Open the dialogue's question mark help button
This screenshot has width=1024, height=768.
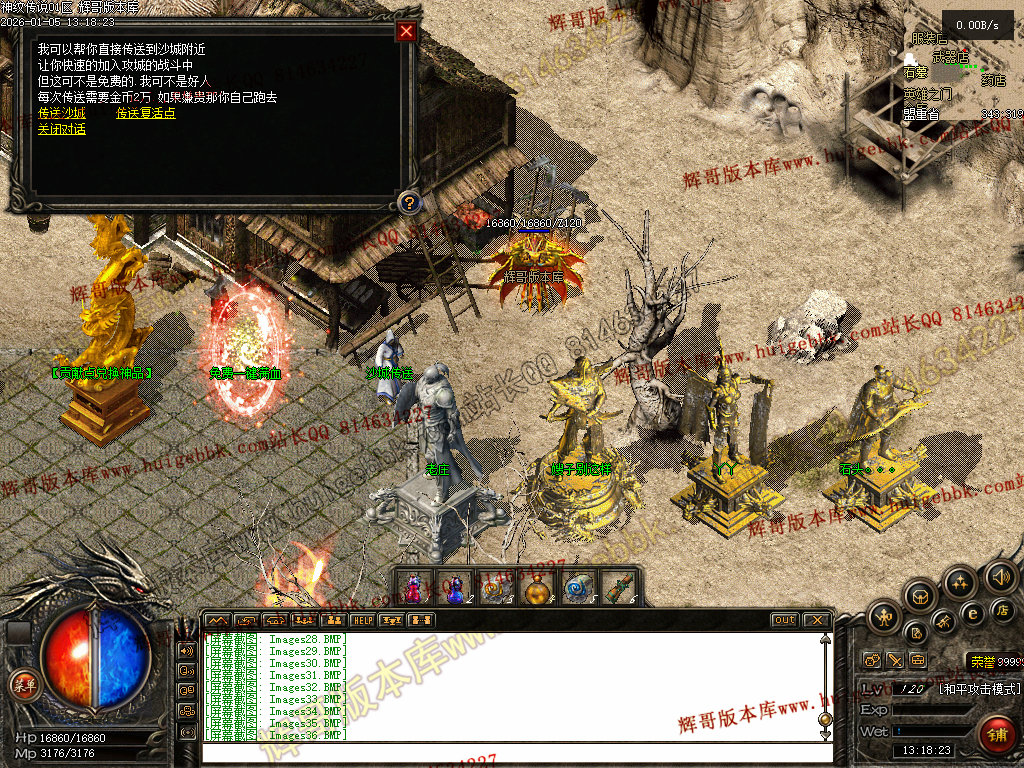[x=407, y=203]
